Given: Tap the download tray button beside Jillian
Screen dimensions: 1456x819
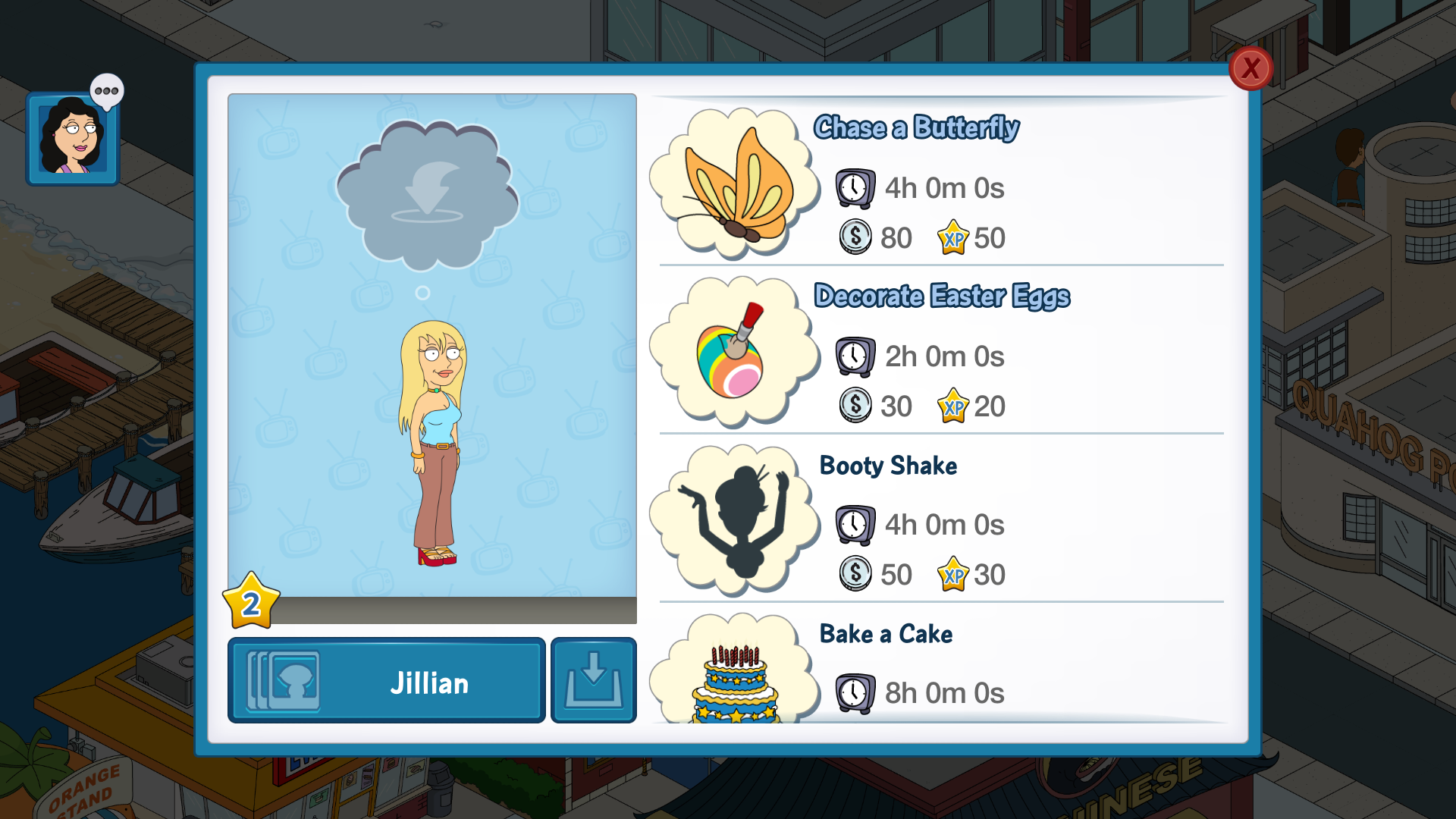Looking at the screenshot, I should point(593,681).
